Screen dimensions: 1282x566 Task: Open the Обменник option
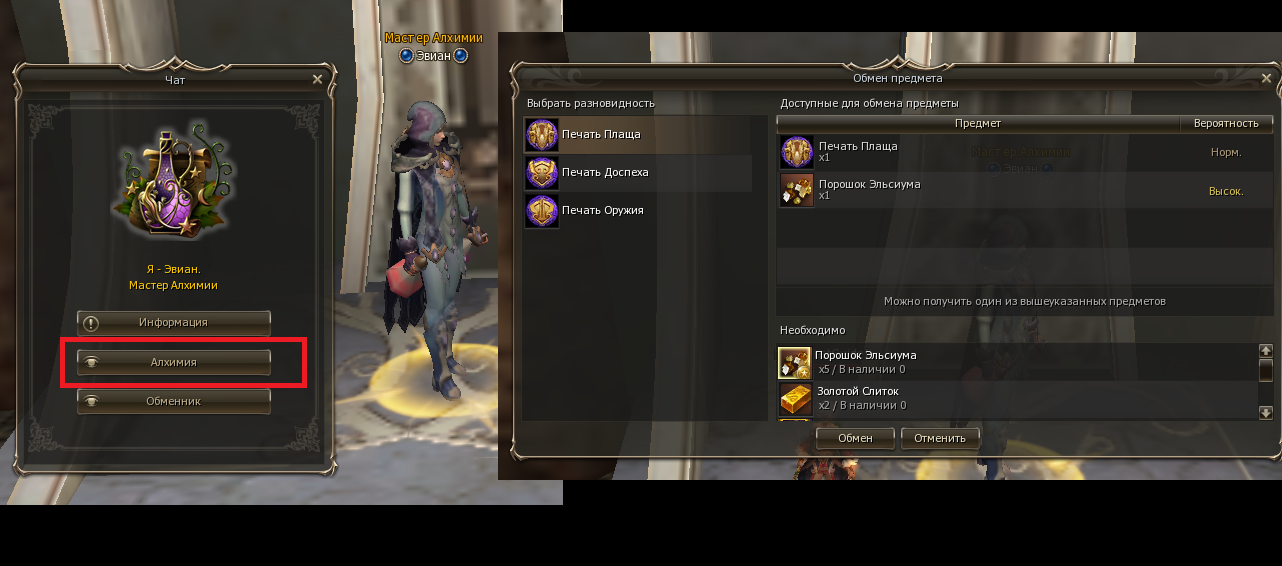tap(174, 401)
